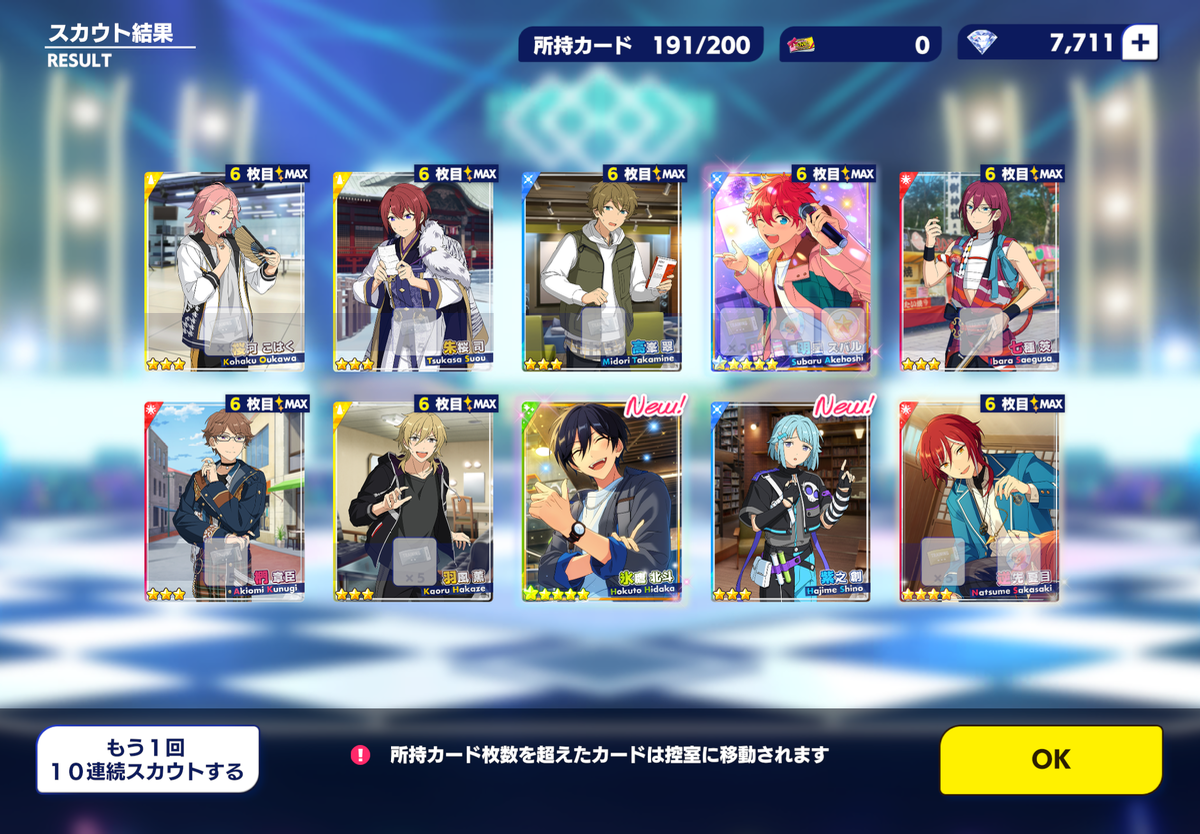Scout ten more times with もう1回 button
This screenshot has width=1200, height=834.
coord(148,759)
